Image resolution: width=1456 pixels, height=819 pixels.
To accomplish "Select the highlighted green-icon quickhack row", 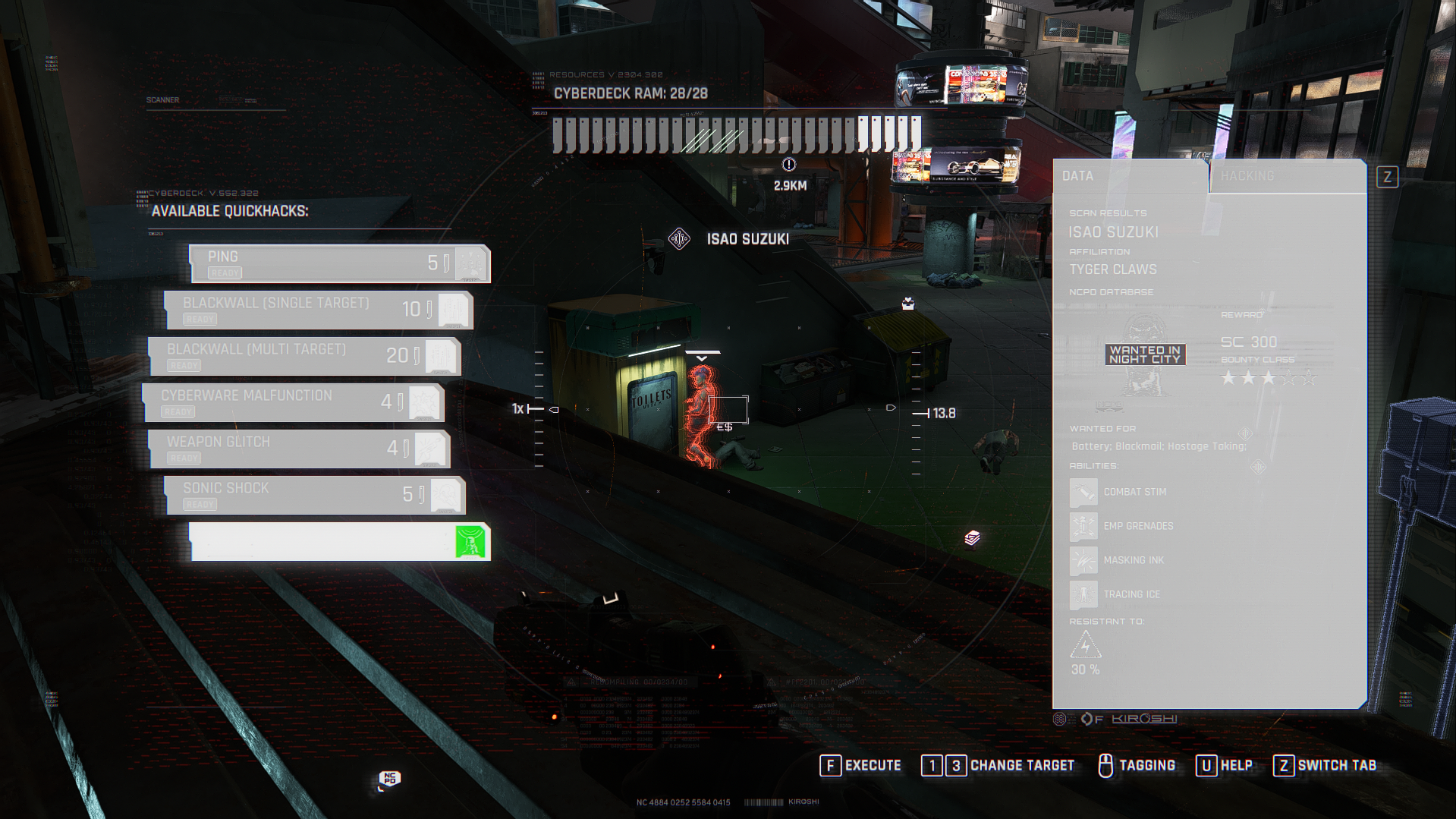I will pyautogui.click(x=339, y=542).
